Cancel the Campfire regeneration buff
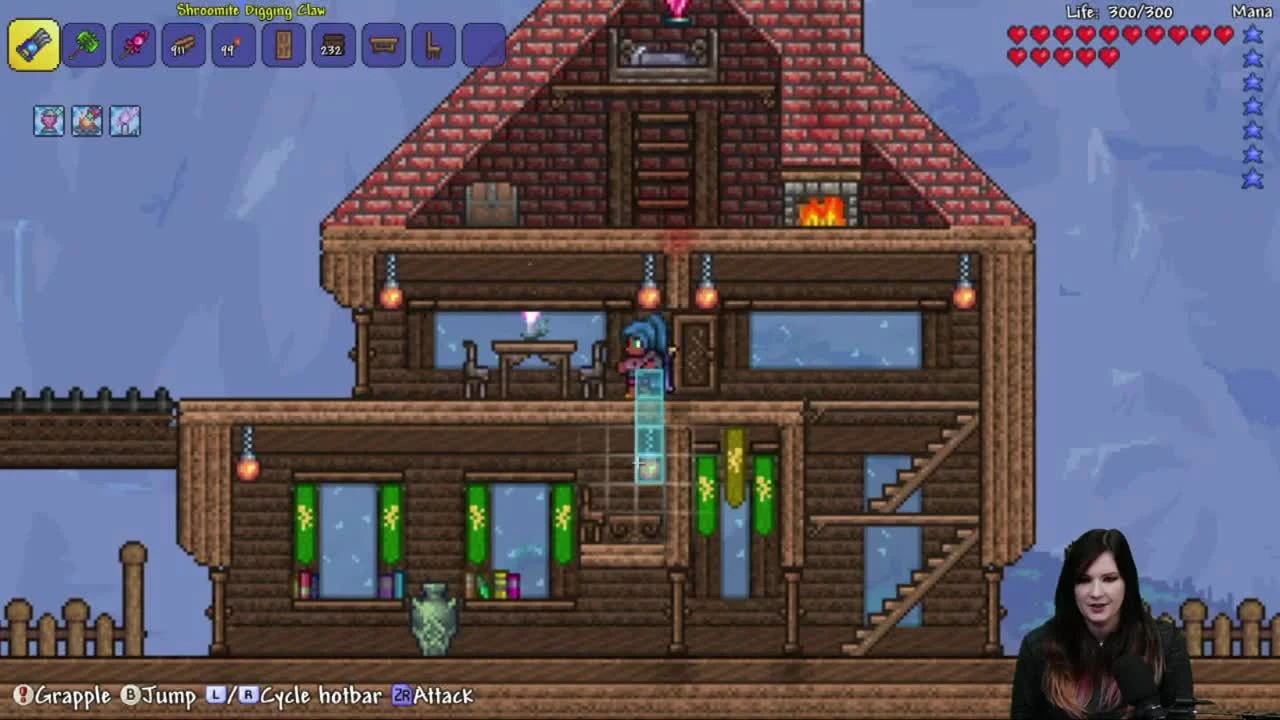Viewport: 1280px width, 720px height. coord(86,120)
